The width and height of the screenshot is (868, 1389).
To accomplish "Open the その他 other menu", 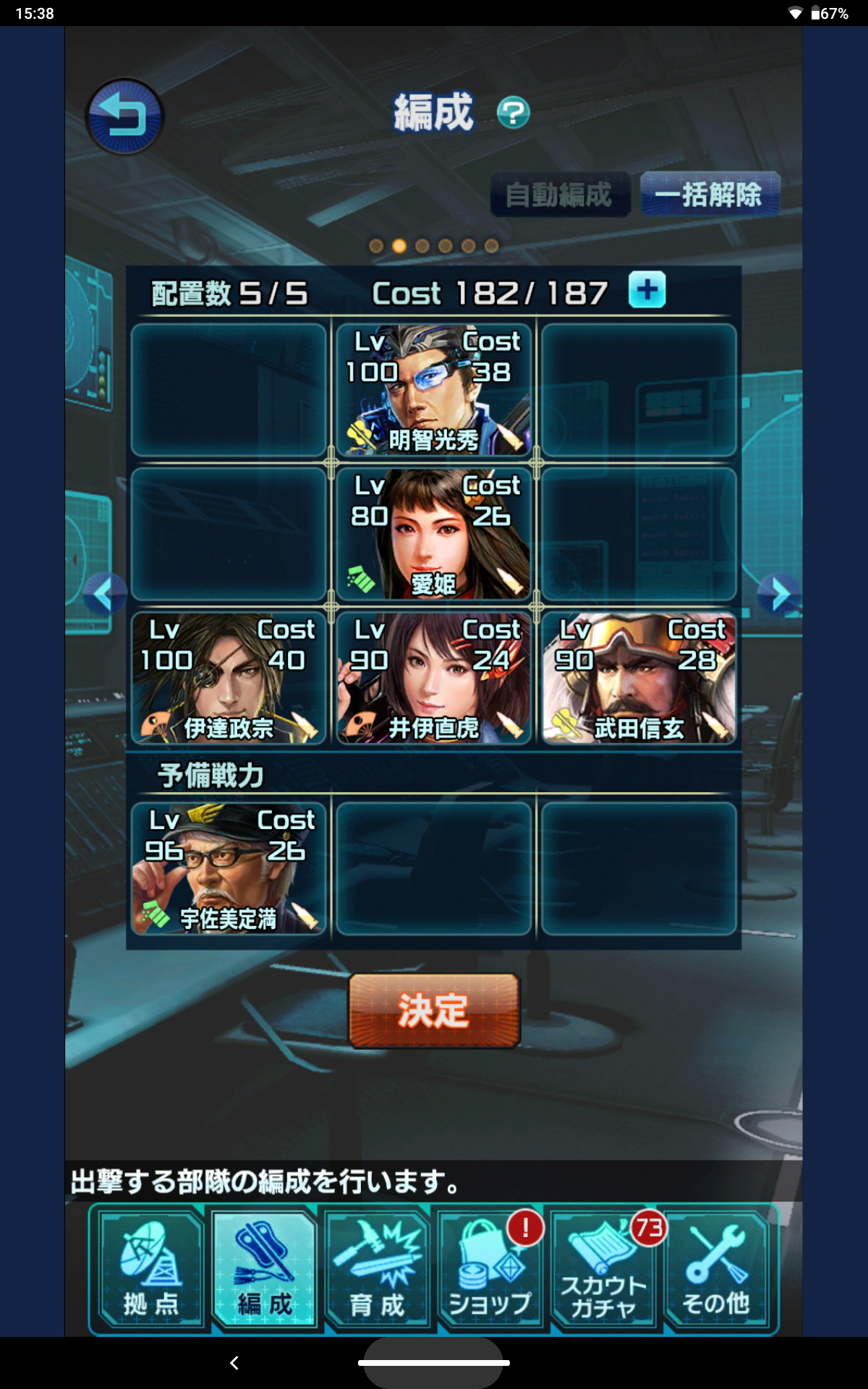I will [x=716, y=1270].
